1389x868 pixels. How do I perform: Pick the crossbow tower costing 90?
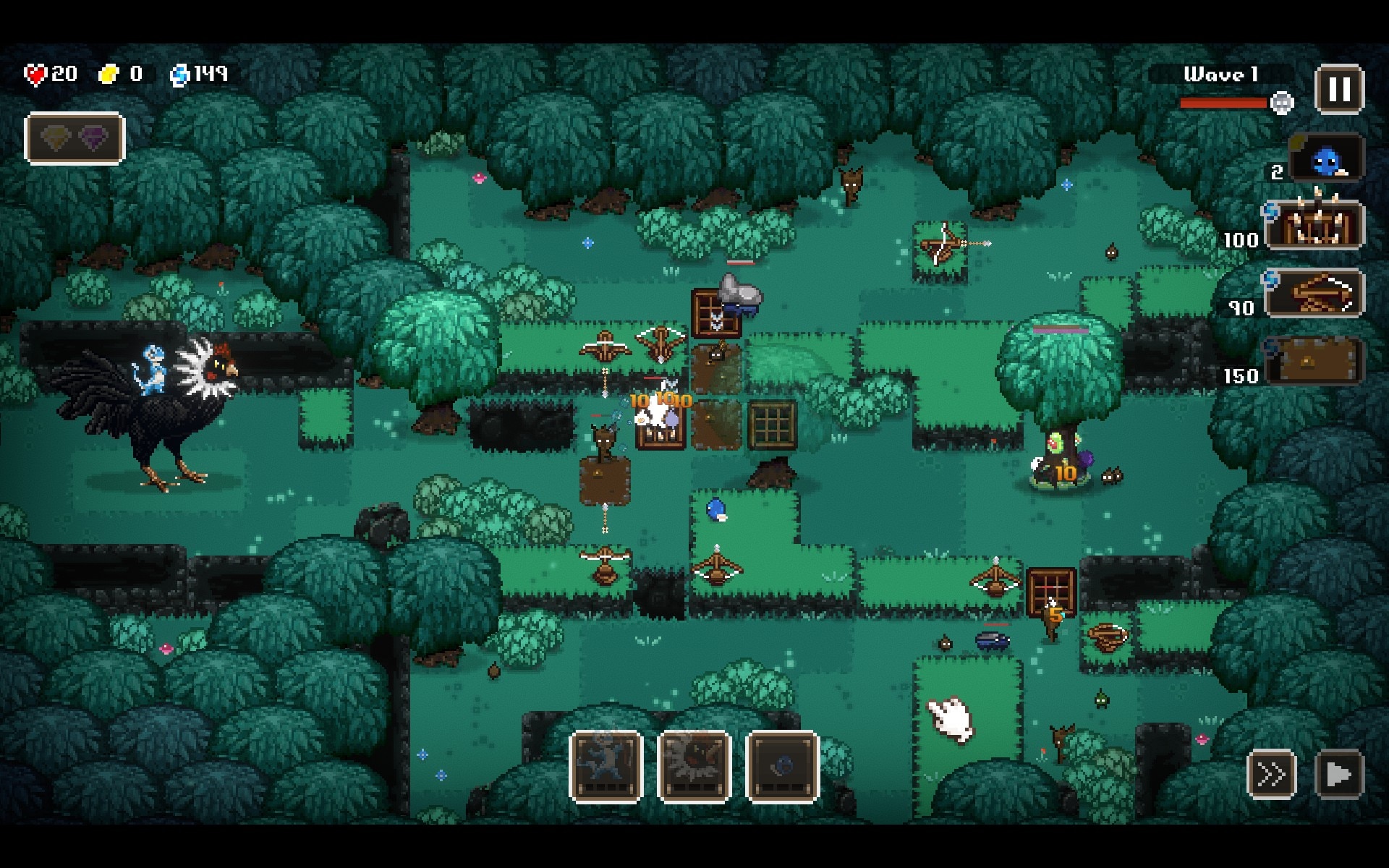pos(1314,293)
